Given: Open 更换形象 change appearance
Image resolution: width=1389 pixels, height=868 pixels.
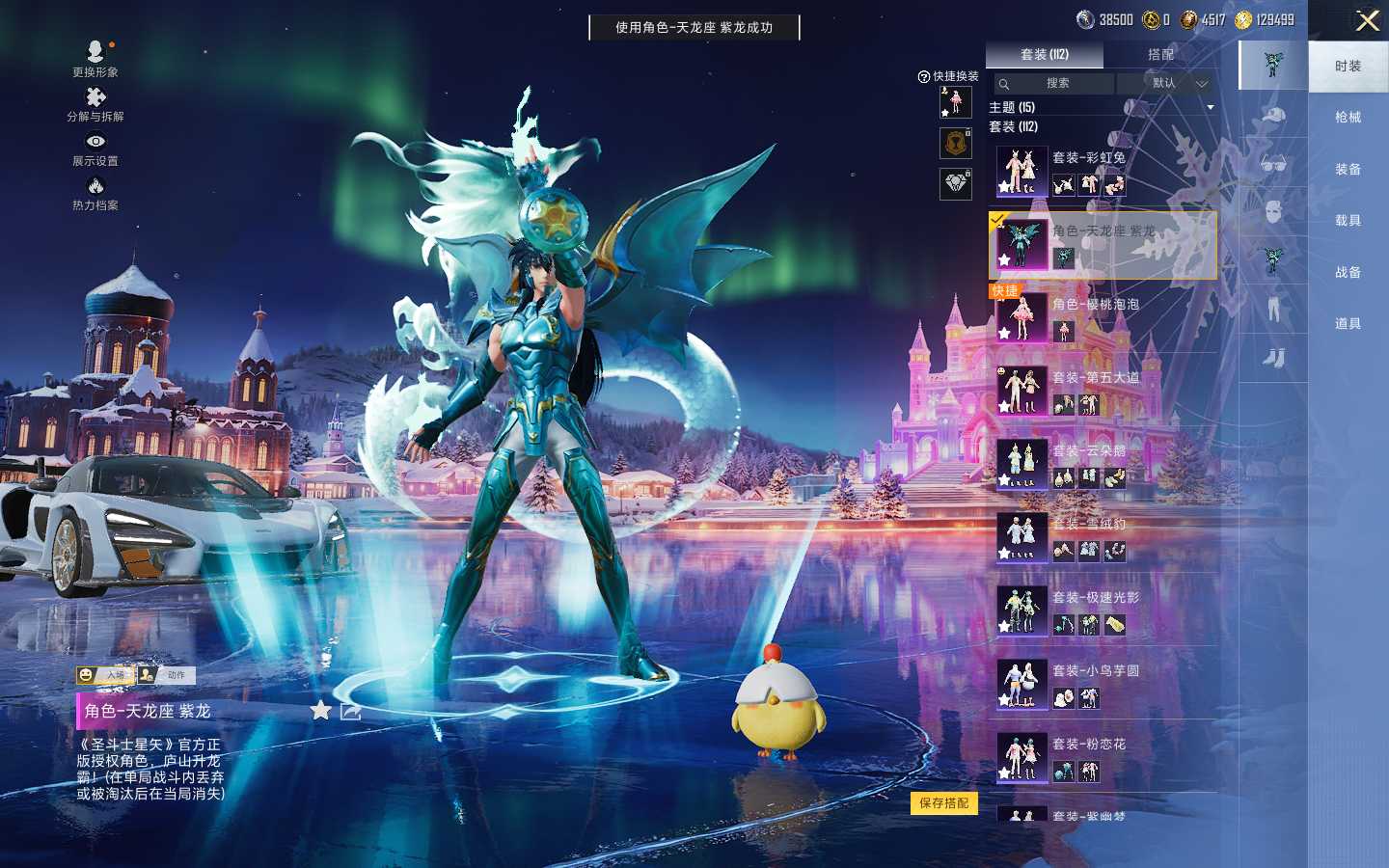Looking at the screenshot, I should (95, 57).
